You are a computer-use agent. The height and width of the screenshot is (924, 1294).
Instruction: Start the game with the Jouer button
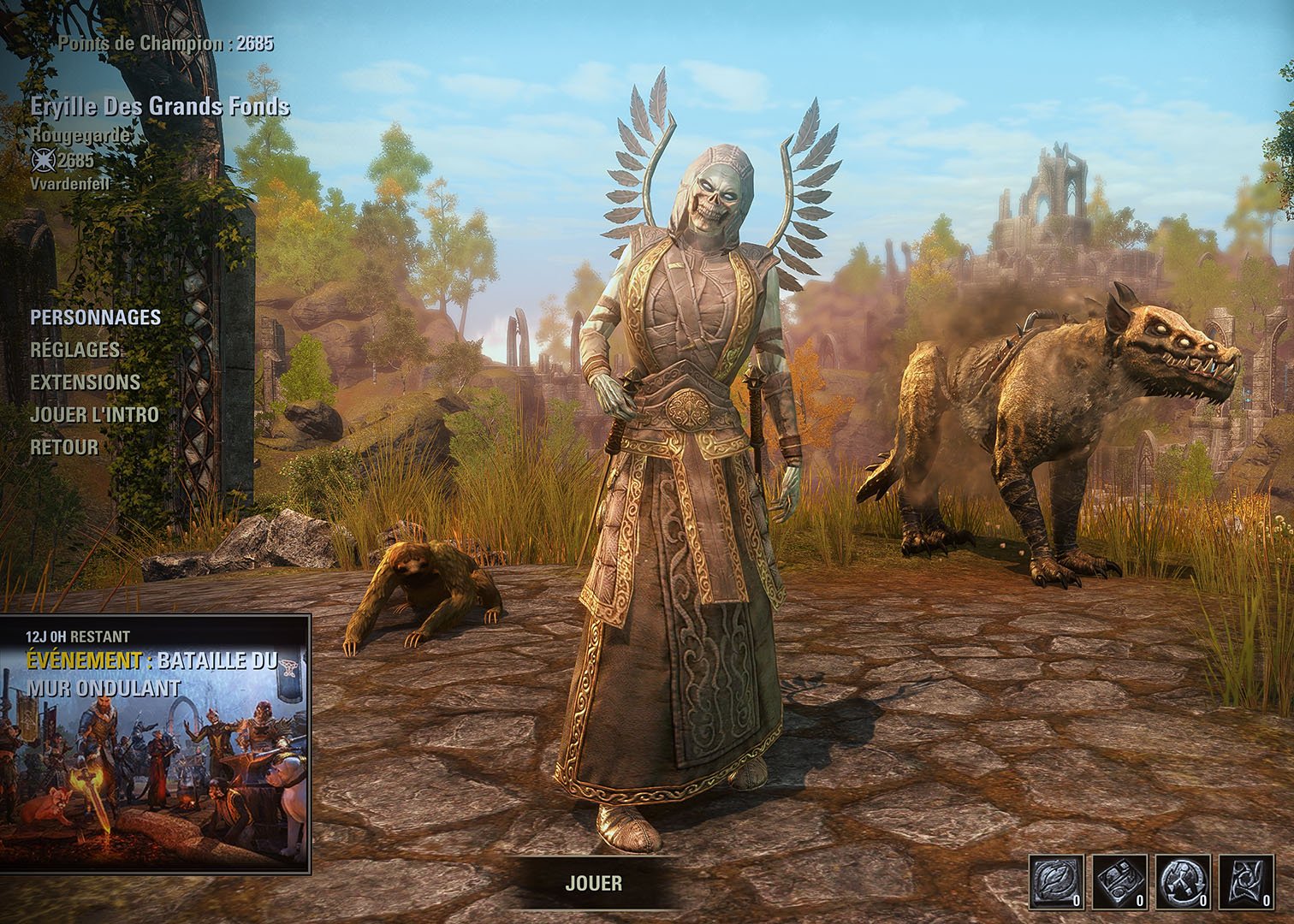coord(594,883)
